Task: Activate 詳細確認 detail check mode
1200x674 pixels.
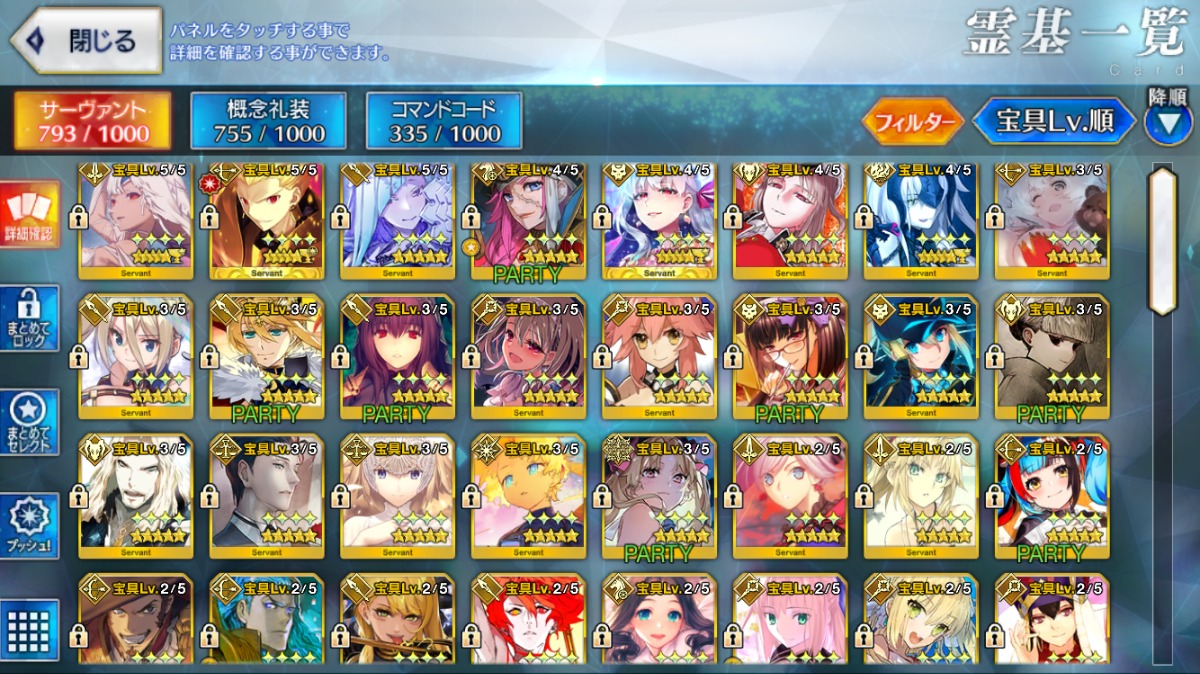Action: (x=29, y=217)
